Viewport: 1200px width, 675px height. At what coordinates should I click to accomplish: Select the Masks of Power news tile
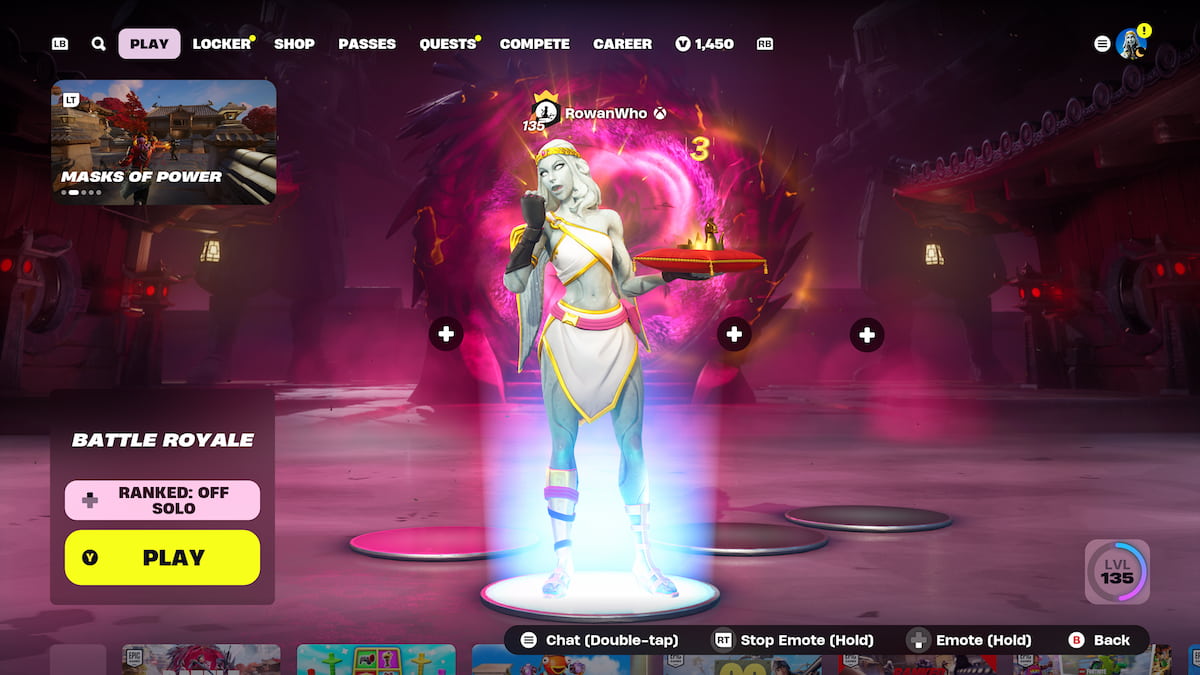point(164,142)
